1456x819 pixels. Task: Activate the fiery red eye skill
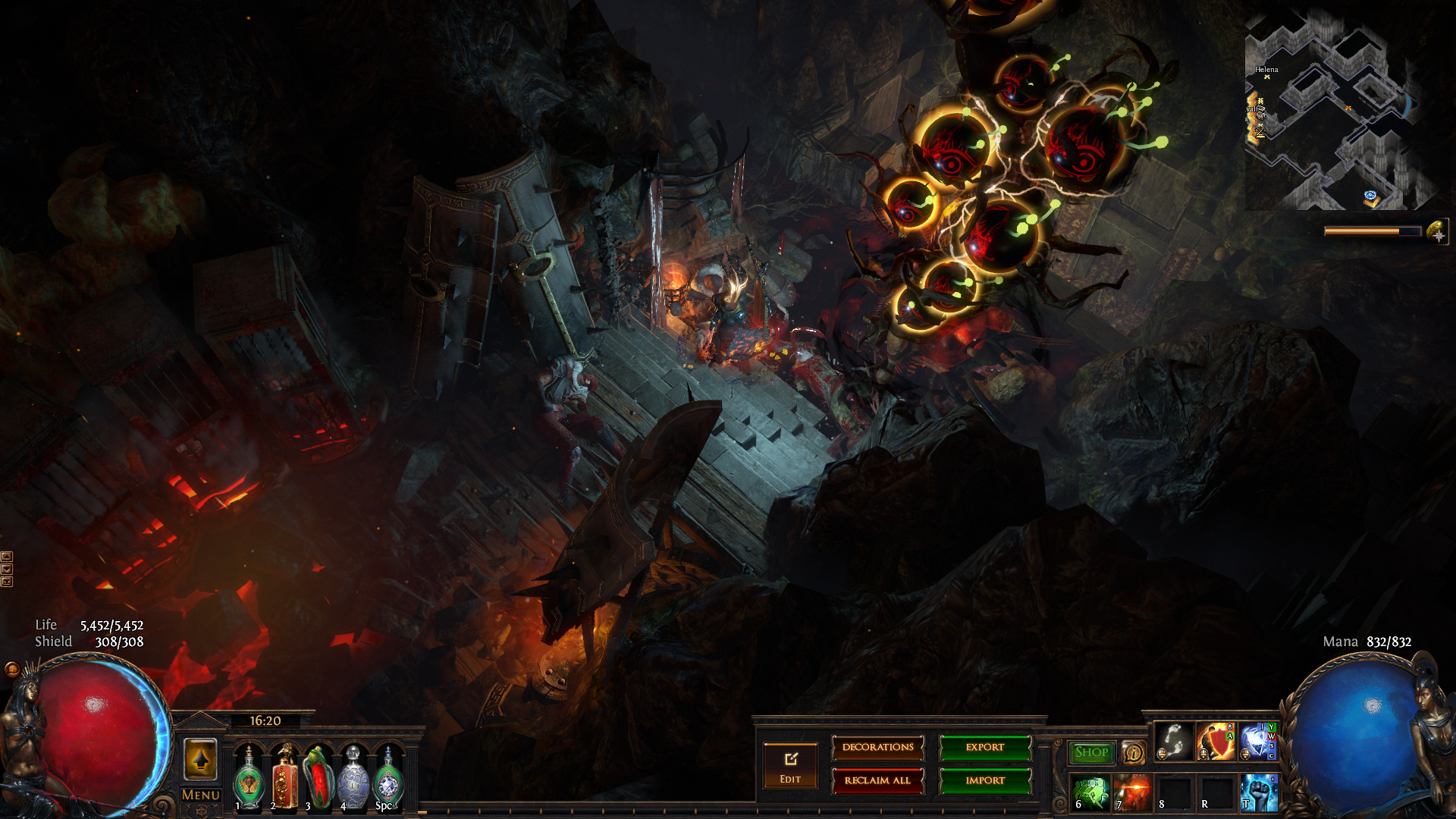[1132, 792]
